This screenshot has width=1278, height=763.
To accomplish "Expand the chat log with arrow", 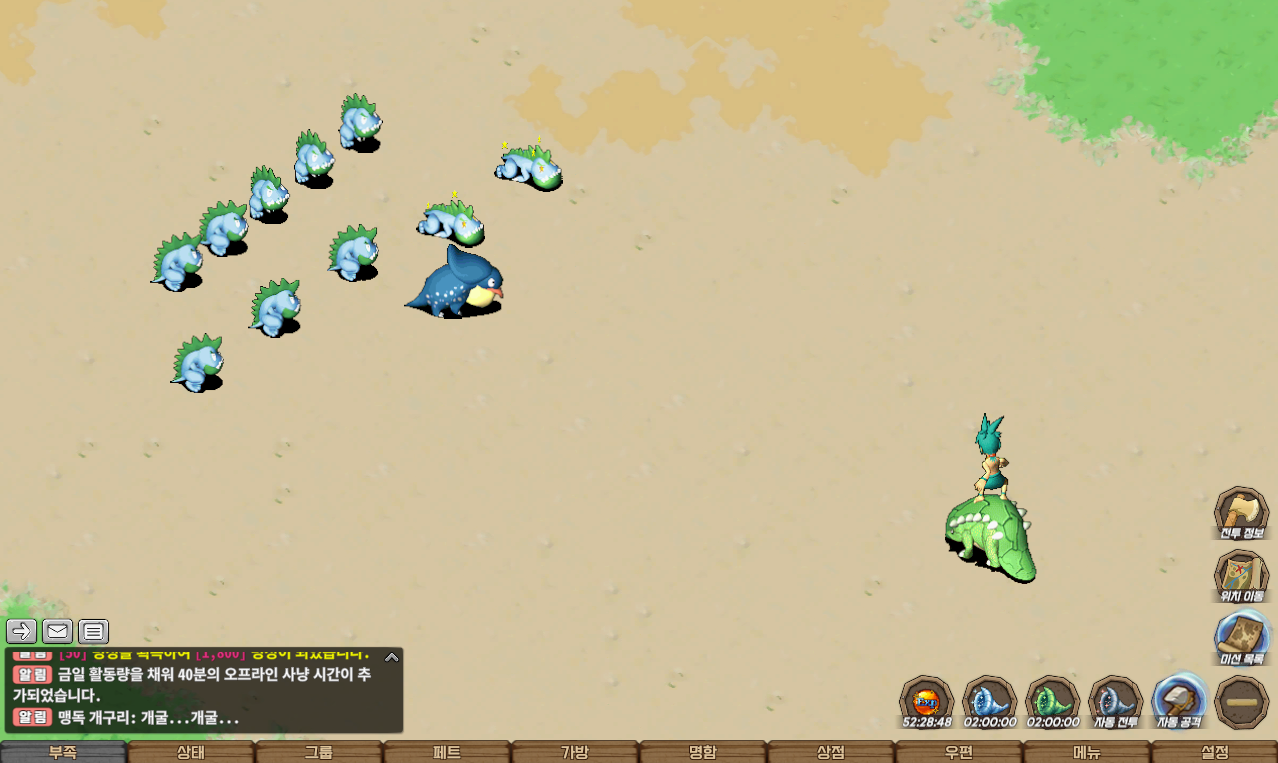I will pyautogui.click(x=392, y=657).
